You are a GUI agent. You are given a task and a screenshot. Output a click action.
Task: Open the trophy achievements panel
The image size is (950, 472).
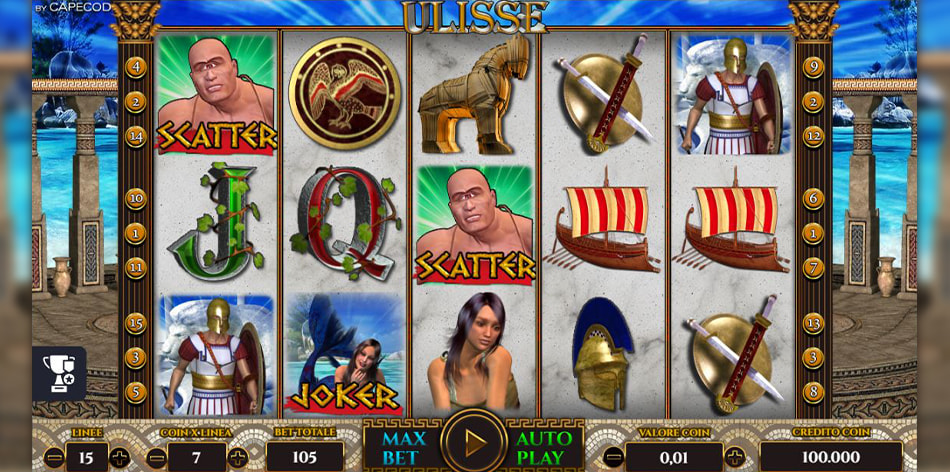58,373
